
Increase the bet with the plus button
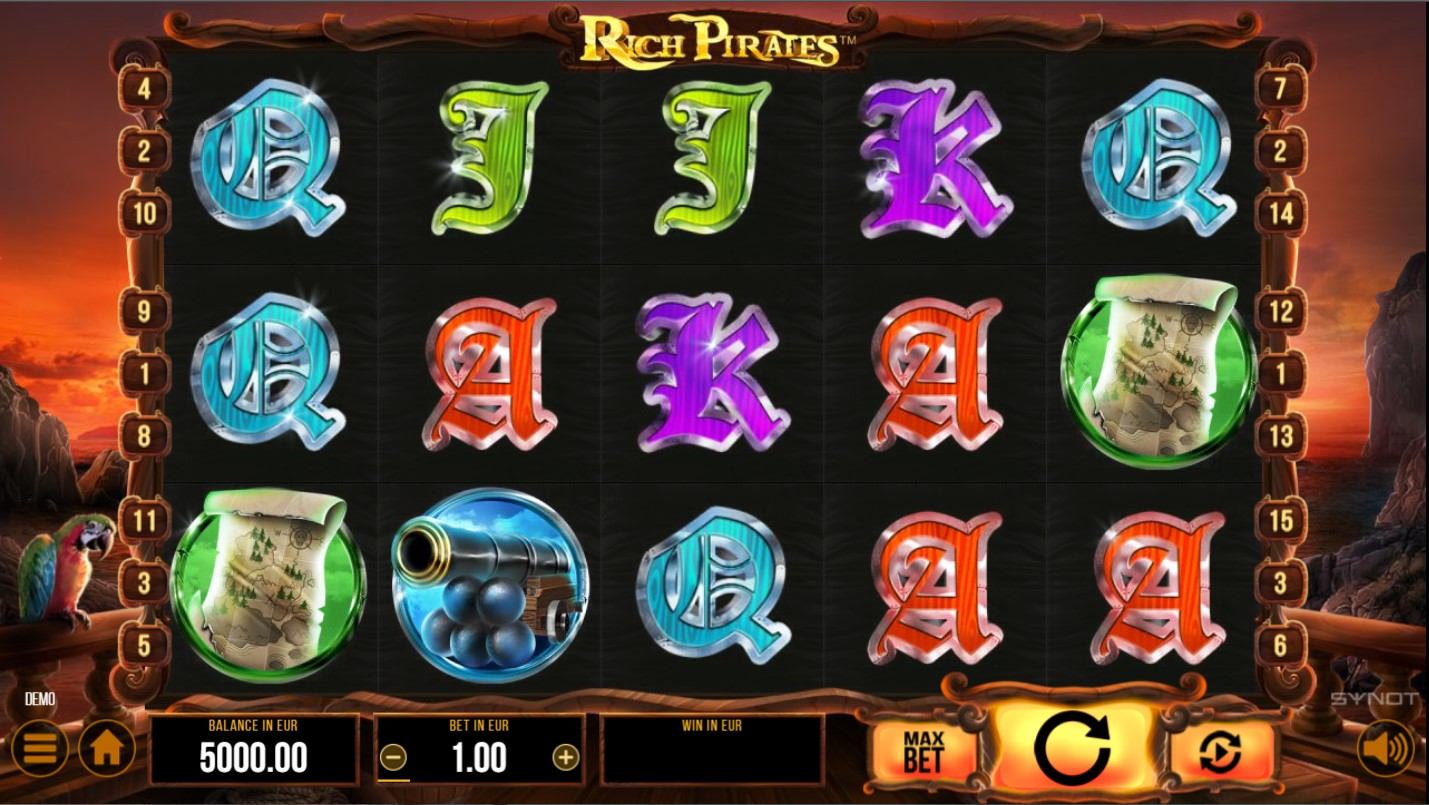pyautogui.click(x=566, y=758)
